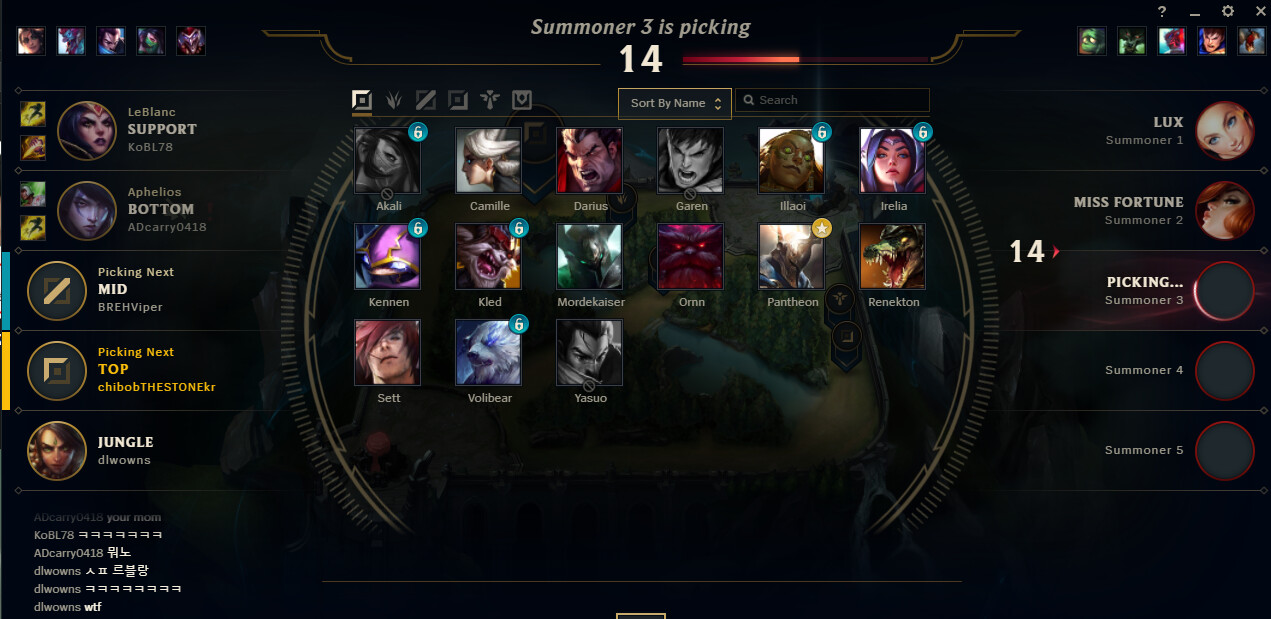Pick the Camille champion portrait
Viewport: 1271px width, 619px height.
pyautogui.click(x=489, y=160)
